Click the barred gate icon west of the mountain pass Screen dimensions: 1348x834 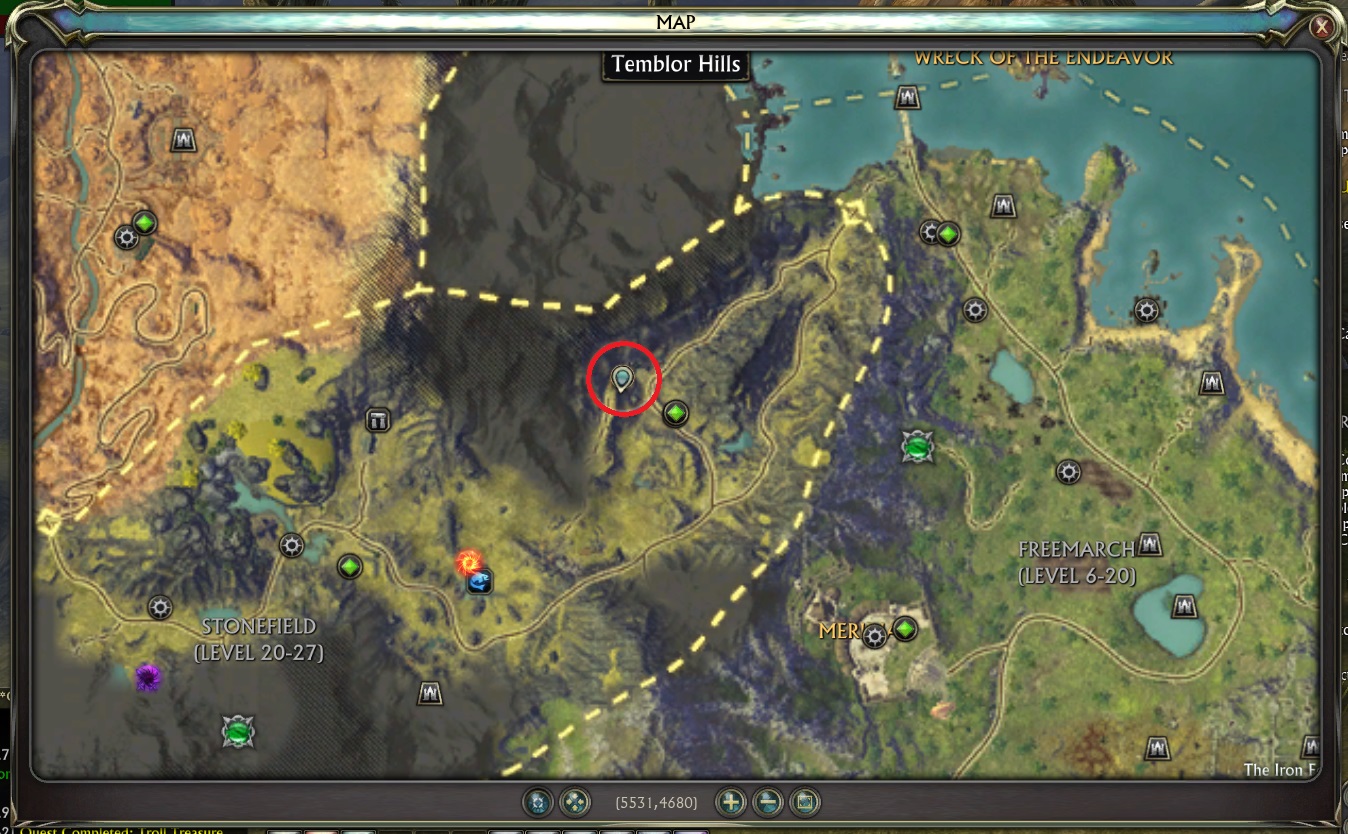(377, 420)
